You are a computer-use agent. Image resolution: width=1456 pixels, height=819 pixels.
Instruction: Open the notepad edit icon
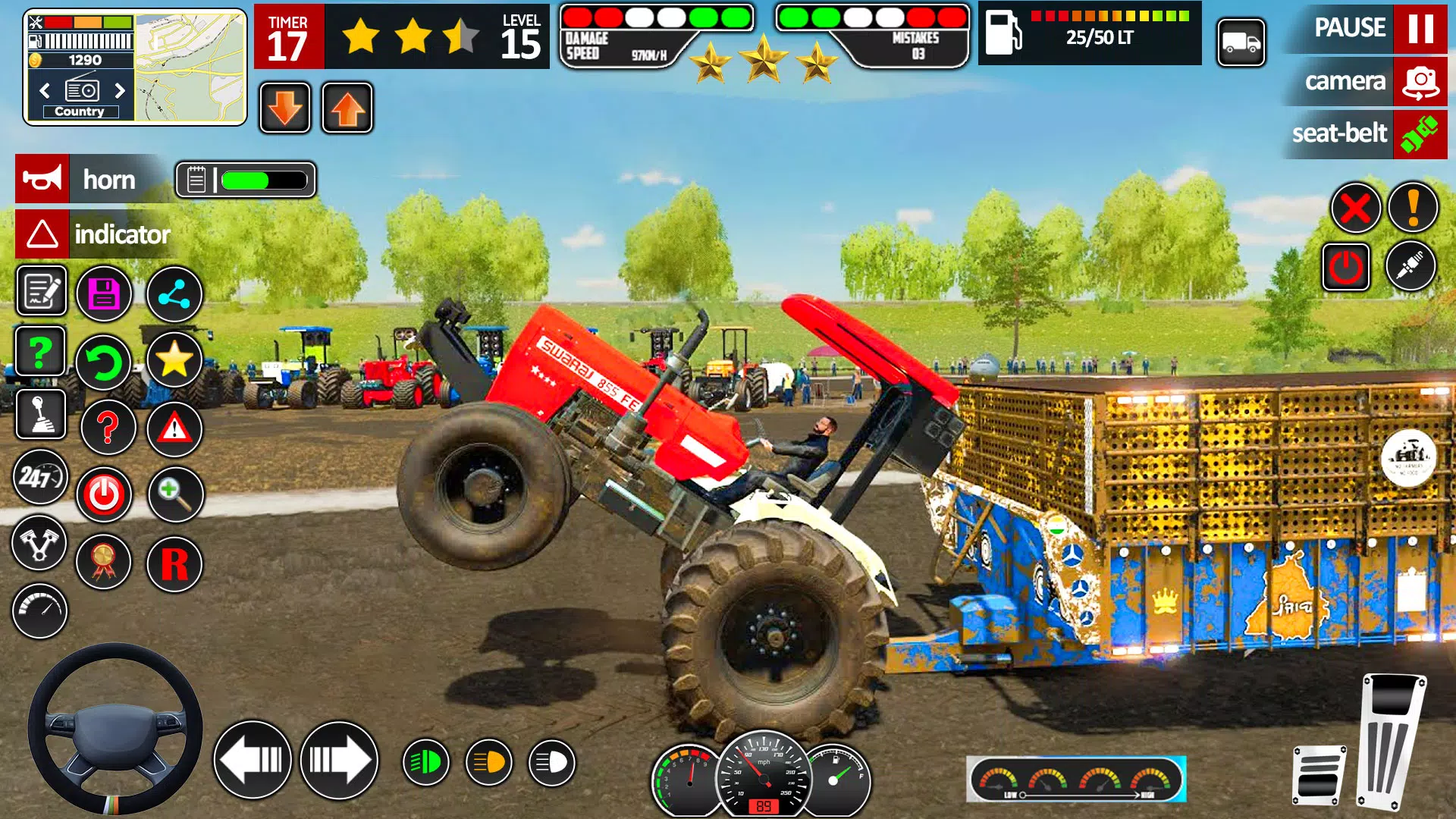click(x=39, y=292)
